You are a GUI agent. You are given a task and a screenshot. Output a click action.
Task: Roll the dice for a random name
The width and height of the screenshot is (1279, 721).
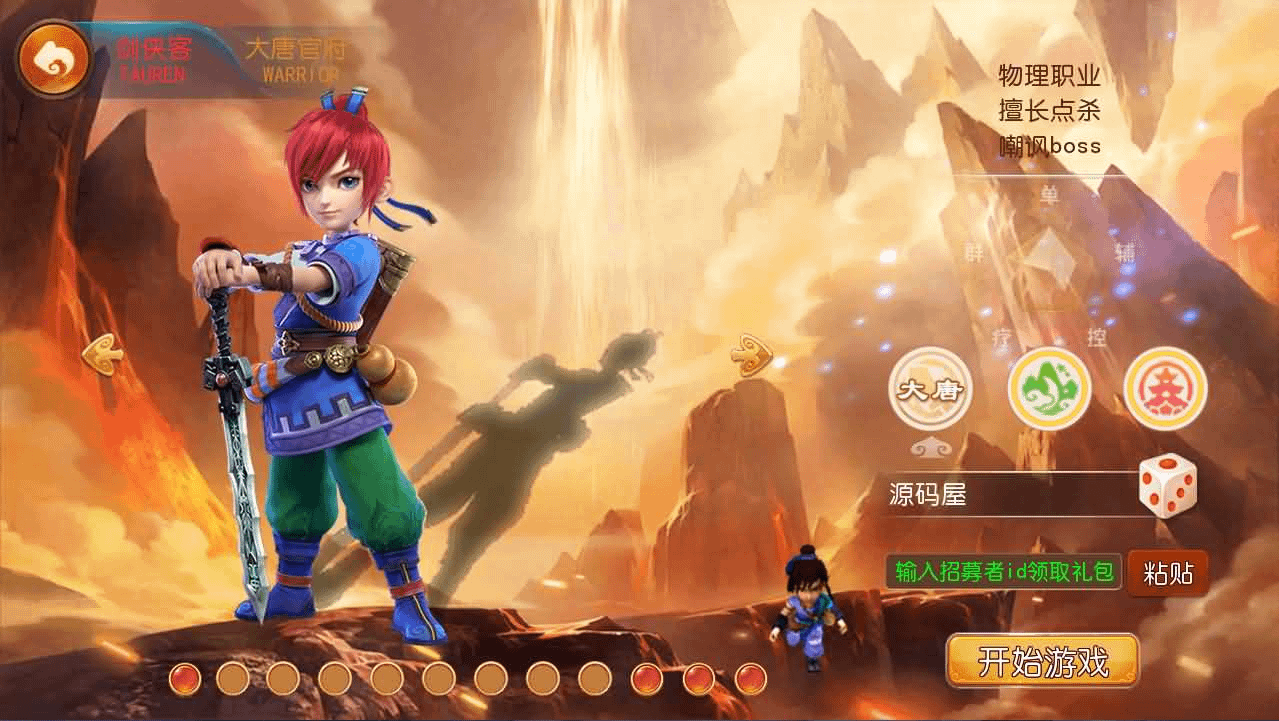tap(1167, 487)
